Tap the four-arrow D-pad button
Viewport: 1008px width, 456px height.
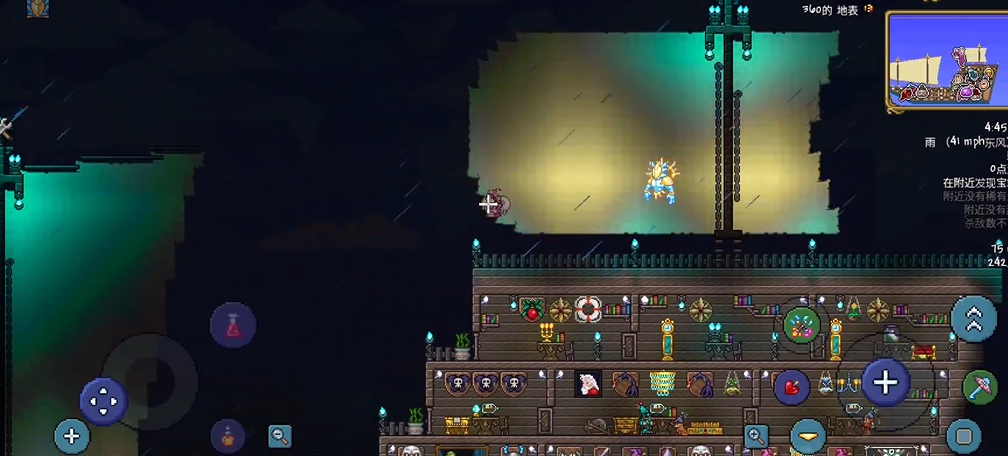(103, 402)
